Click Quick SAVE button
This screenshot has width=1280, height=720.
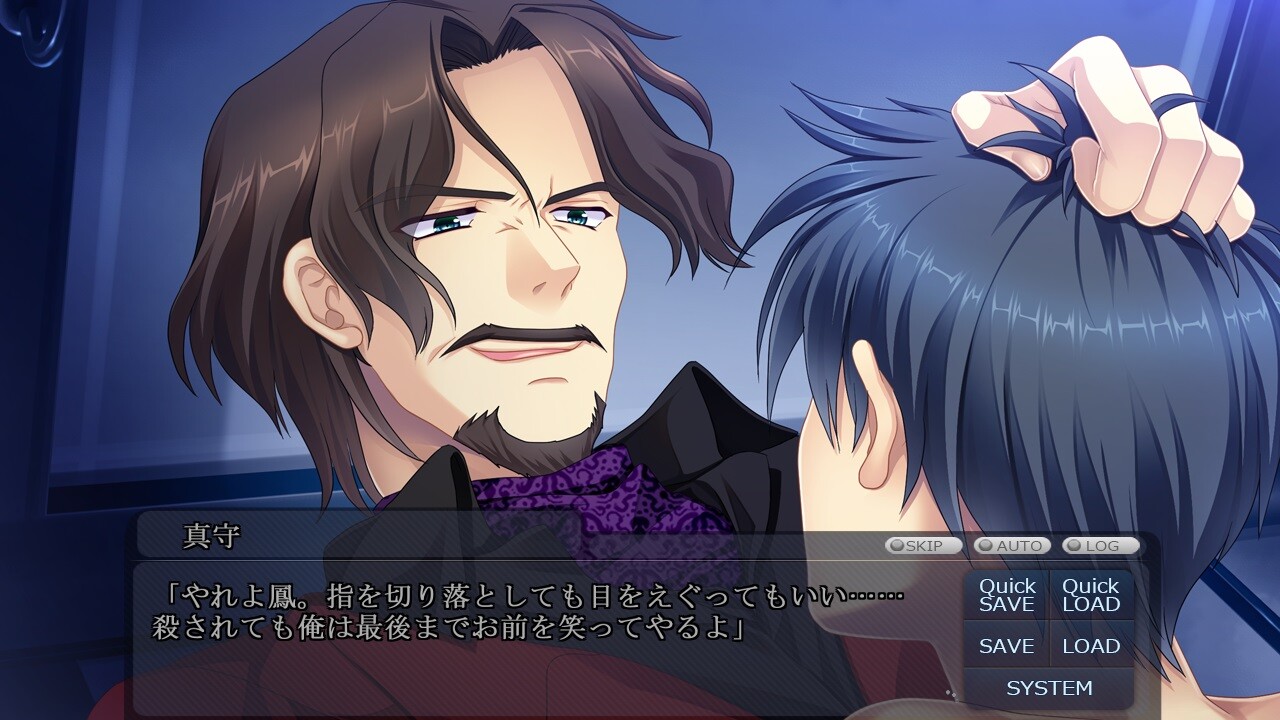1007,595
